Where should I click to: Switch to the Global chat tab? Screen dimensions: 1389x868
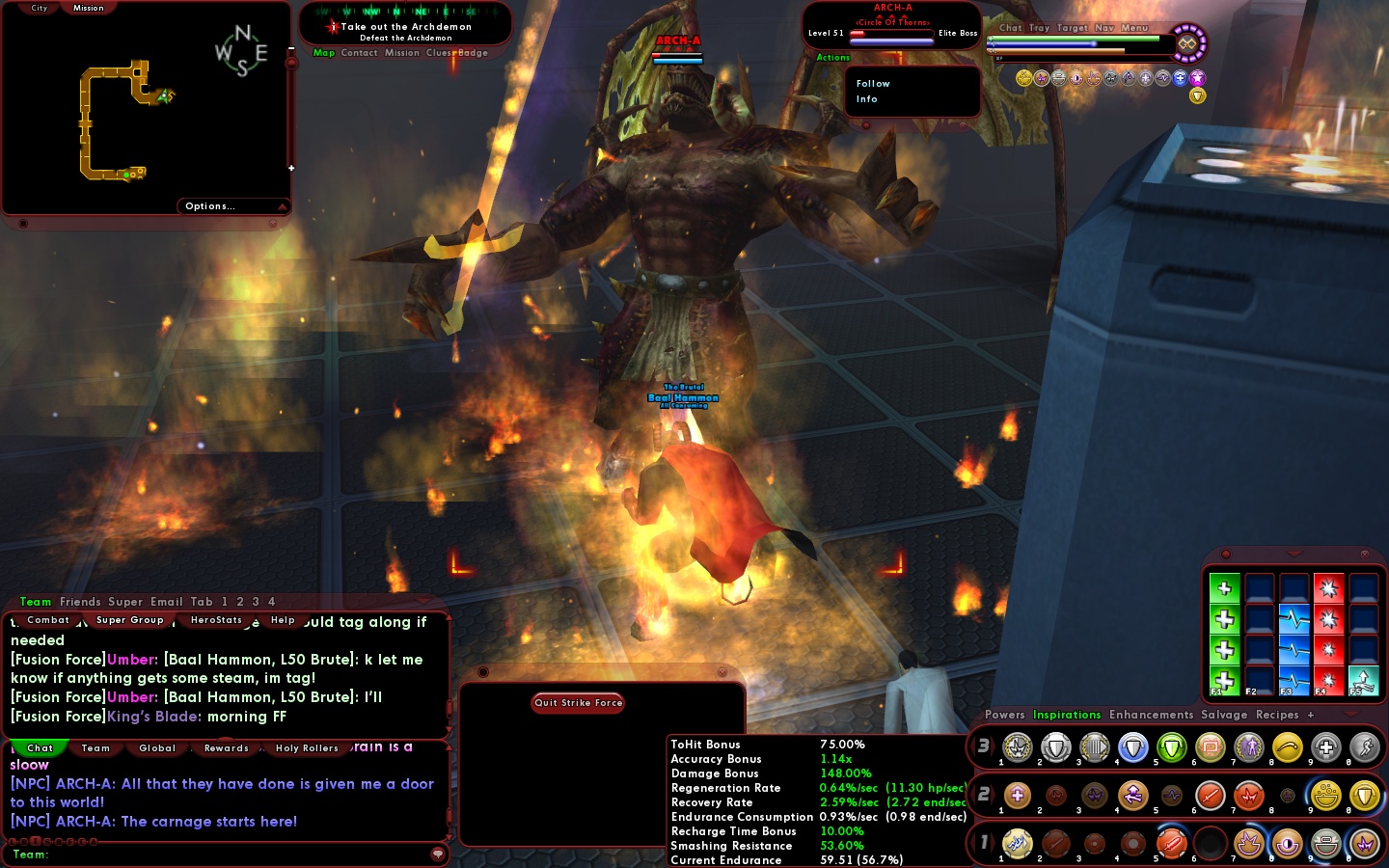[157, 748]
